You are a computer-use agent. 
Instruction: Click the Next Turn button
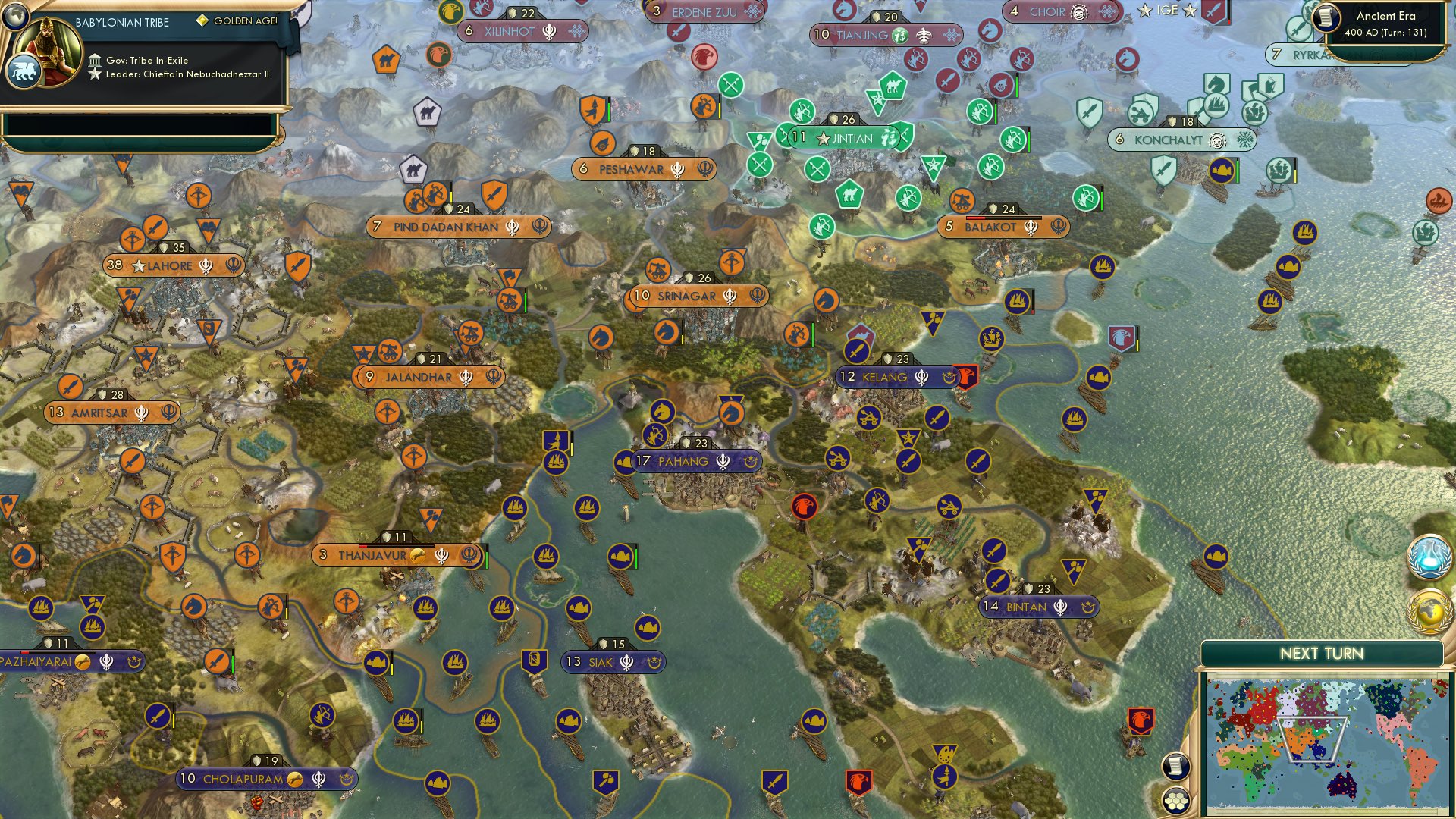click(x=1323, y=652)
